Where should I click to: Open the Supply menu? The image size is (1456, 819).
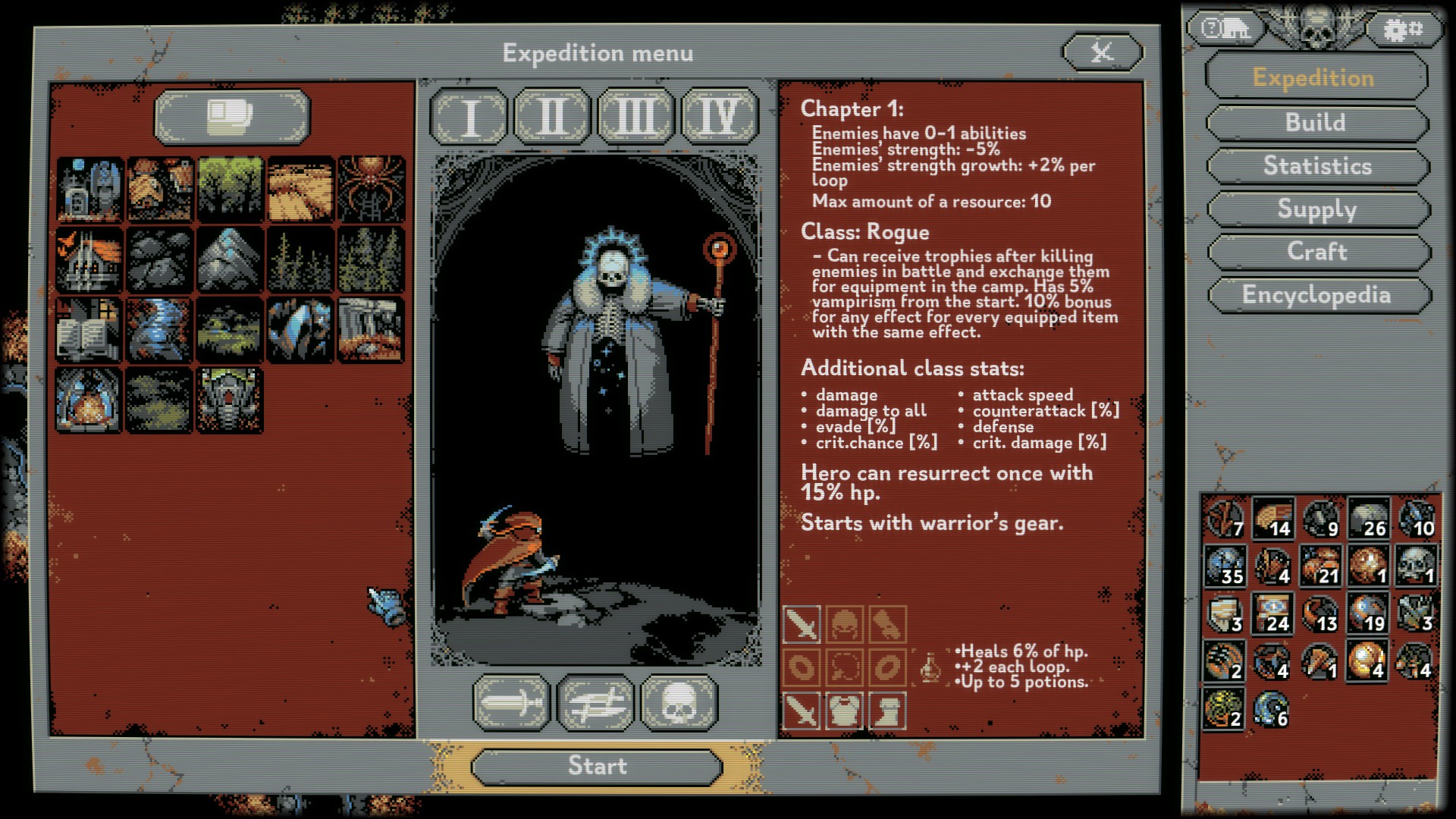point(1317,209)
